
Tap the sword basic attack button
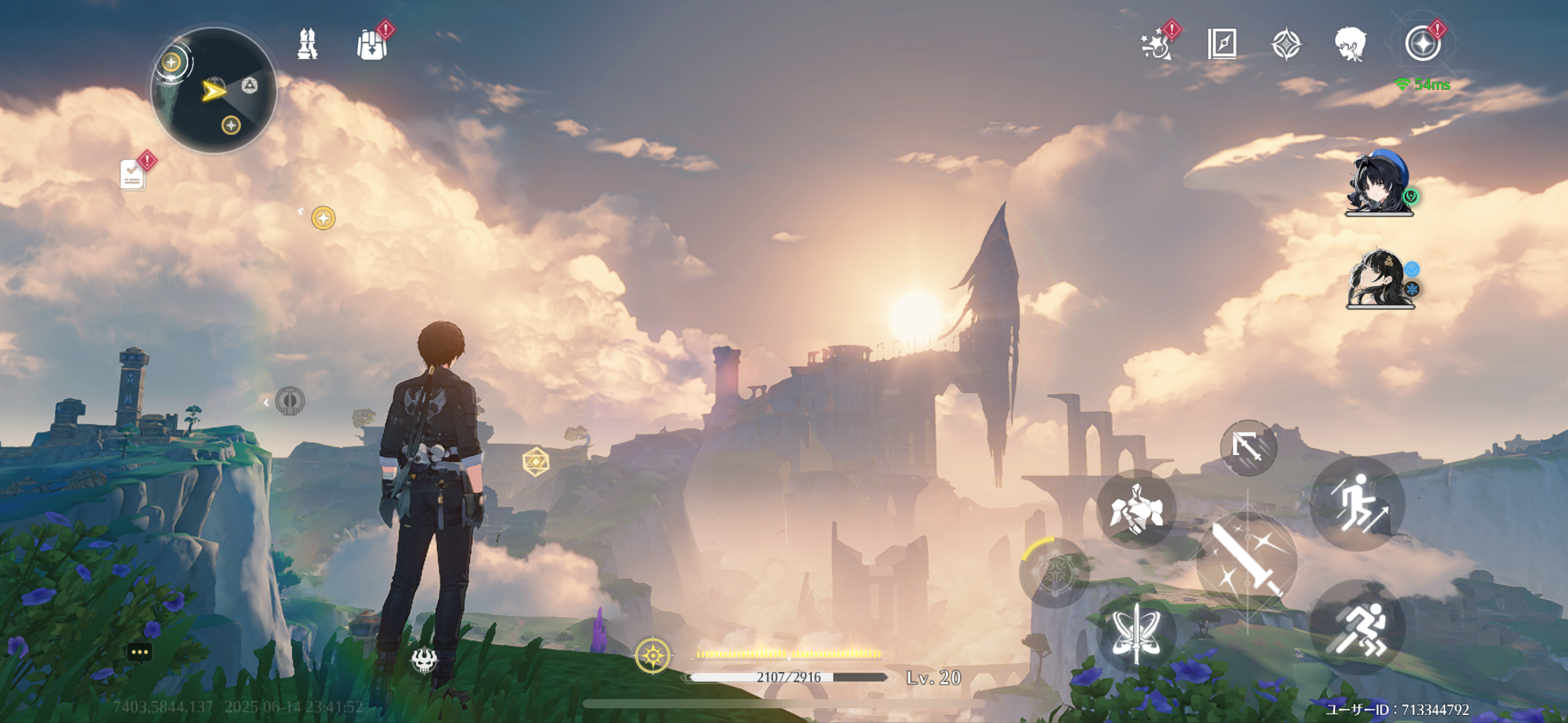point(1248,561)
